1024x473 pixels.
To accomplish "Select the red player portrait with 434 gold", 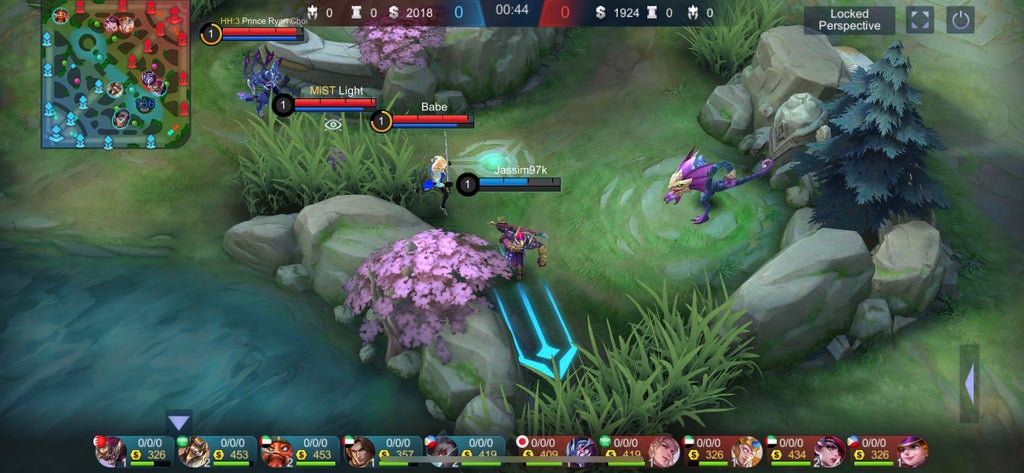I will coord(831,452).
